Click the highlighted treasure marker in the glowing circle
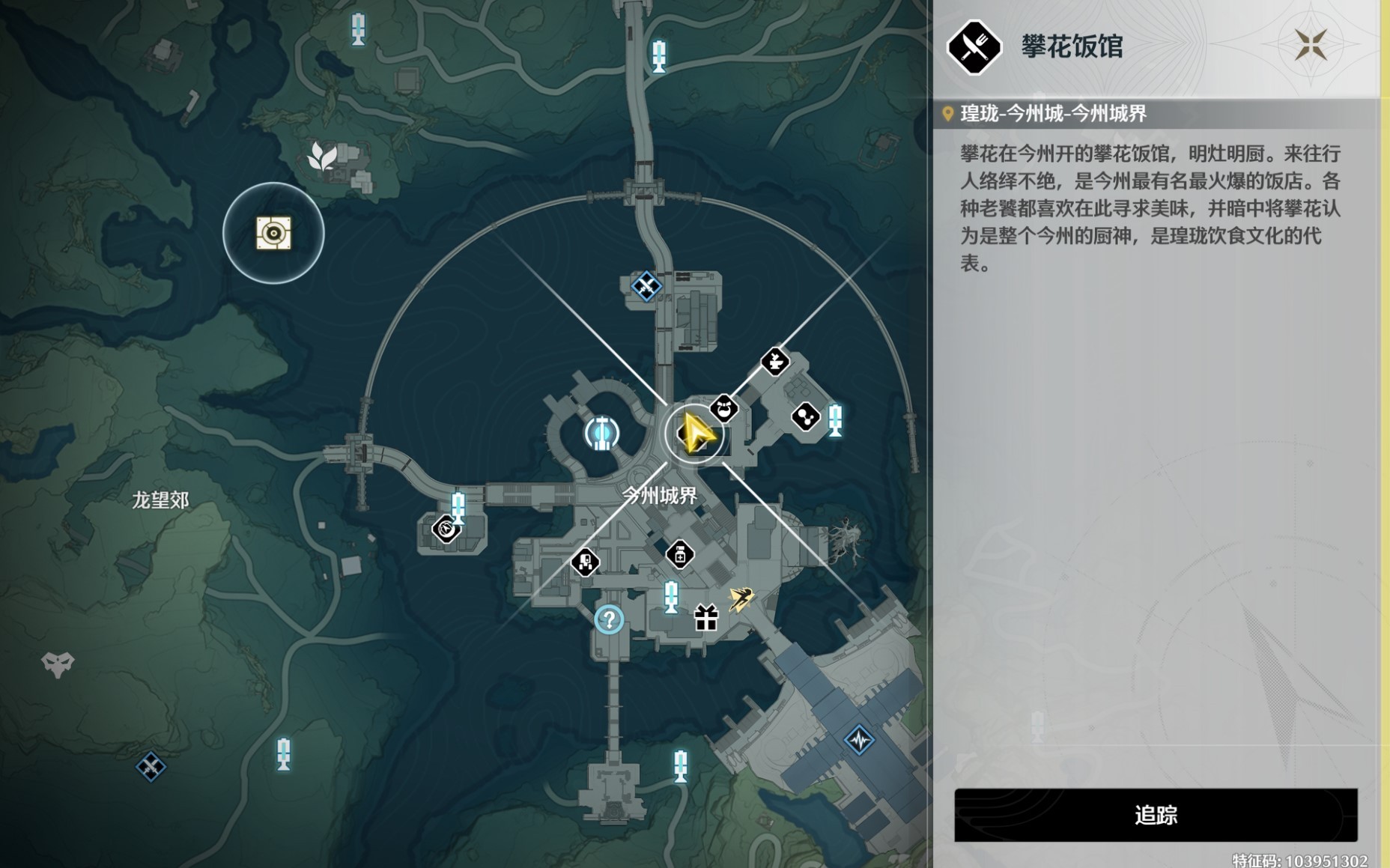 tap(273, 234)
